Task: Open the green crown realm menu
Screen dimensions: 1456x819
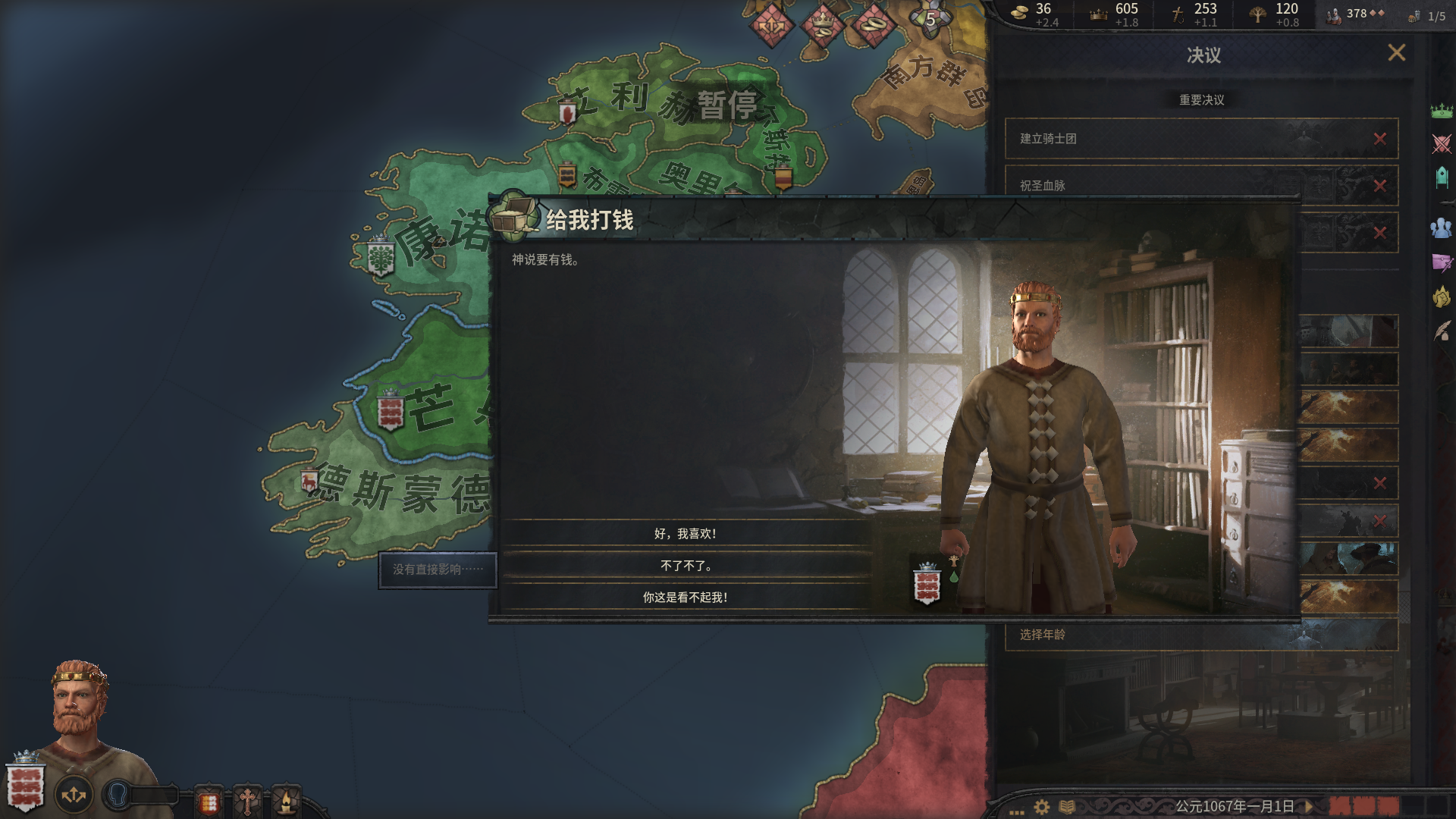Action: point(1441,111)
